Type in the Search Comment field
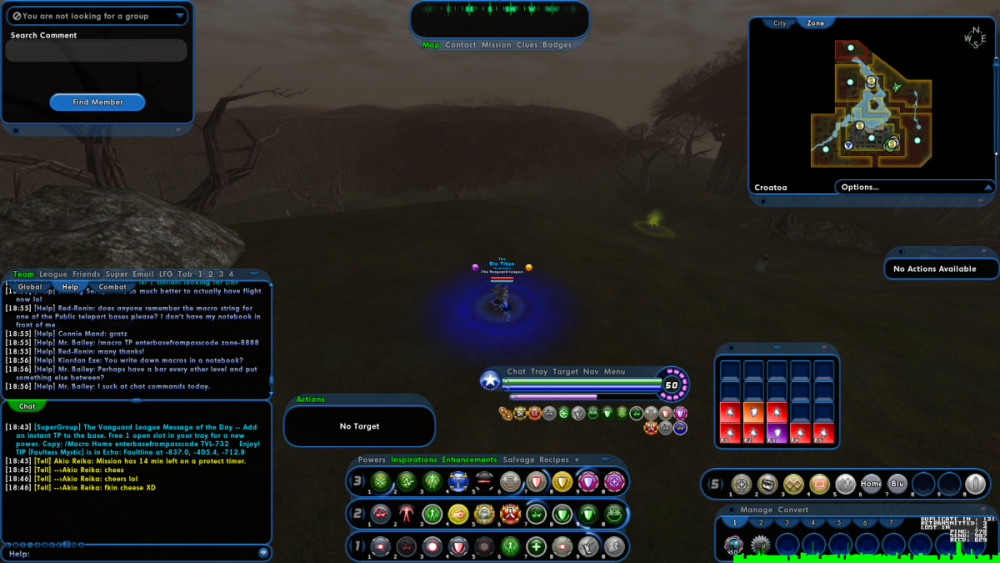This screenshot has width=1000, height=563. click(x=97, y=51)
